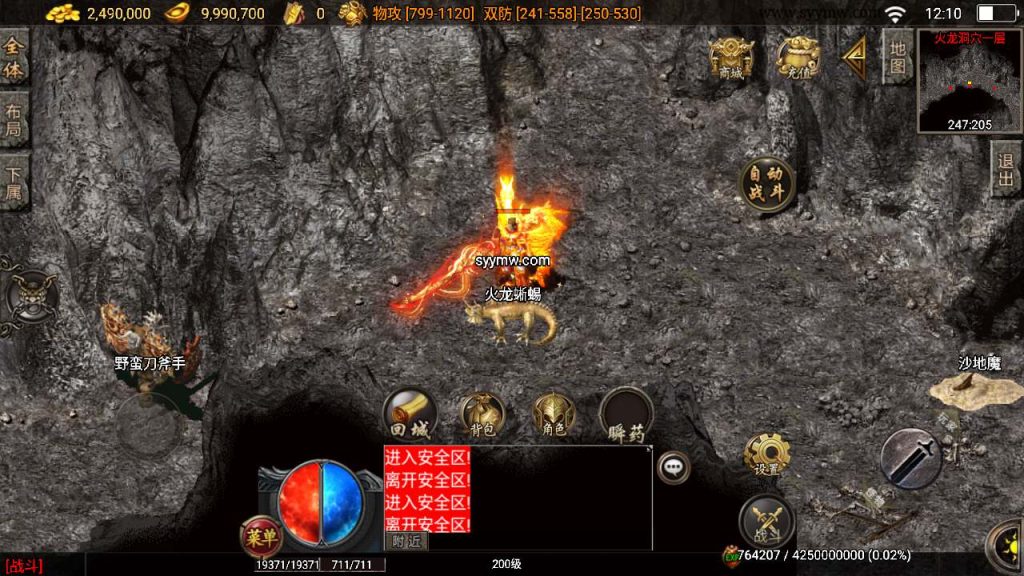Hit the sword attack button
The height and width of the screenshot is (576, 1024).
(910, 458)
